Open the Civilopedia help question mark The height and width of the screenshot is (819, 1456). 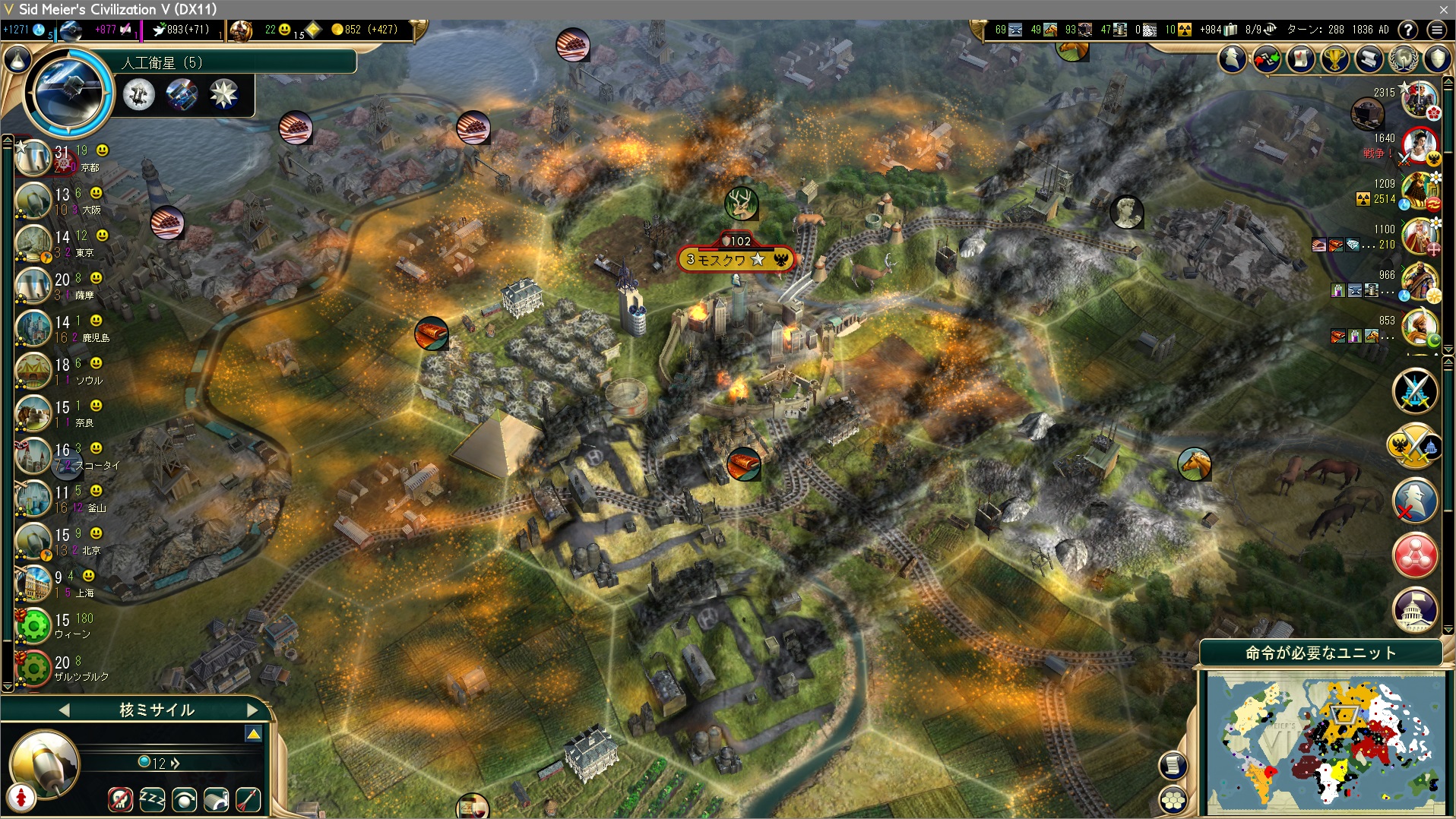pyautogui.click(x=1408, y=30)
